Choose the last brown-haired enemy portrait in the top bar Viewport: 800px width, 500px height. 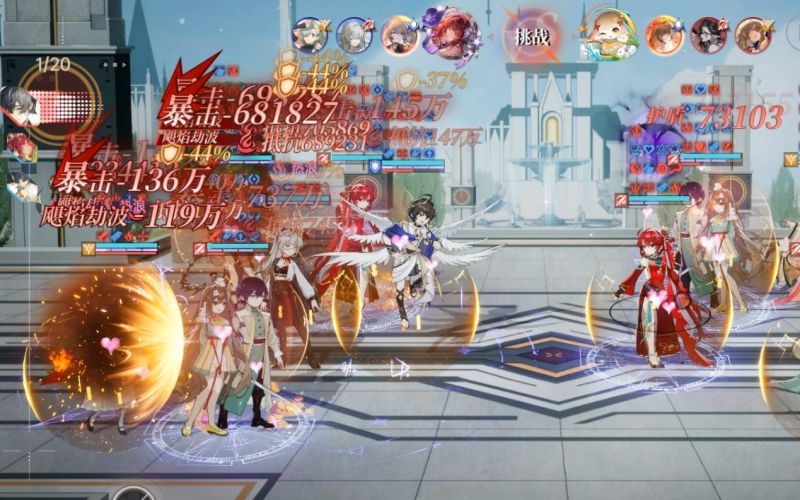[x=752, y=35]
